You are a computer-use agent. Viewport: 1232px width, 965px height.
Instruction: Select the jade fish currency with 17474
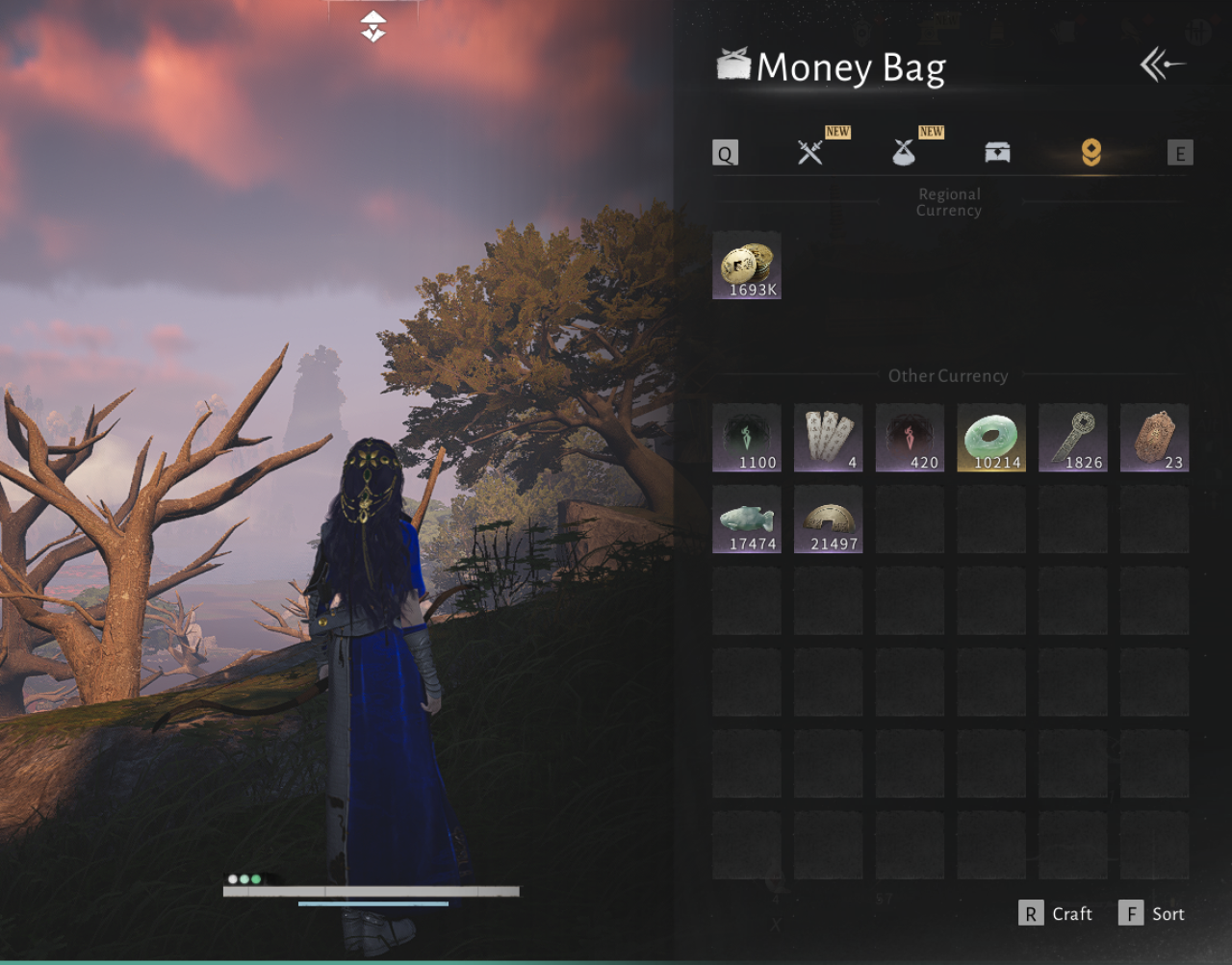(747, 520)
